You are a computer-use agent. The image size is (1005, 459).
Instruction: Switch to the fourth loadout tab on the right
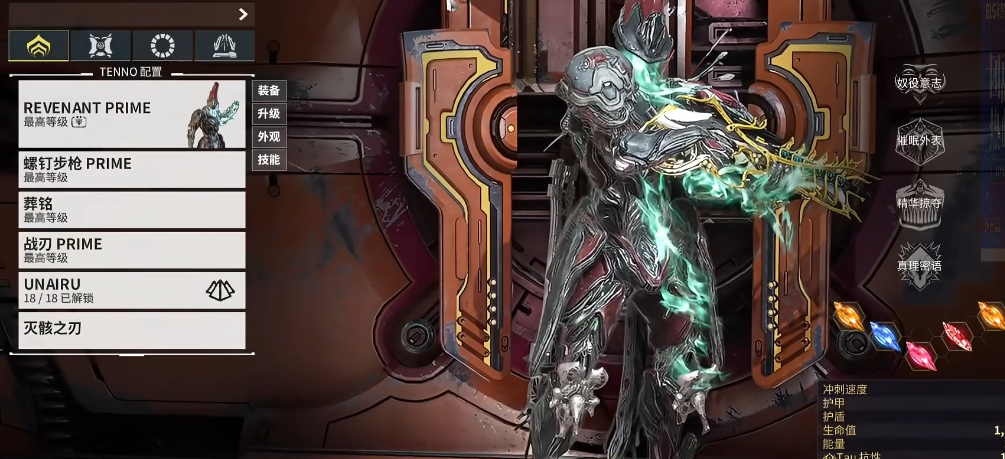pos(224,45)
